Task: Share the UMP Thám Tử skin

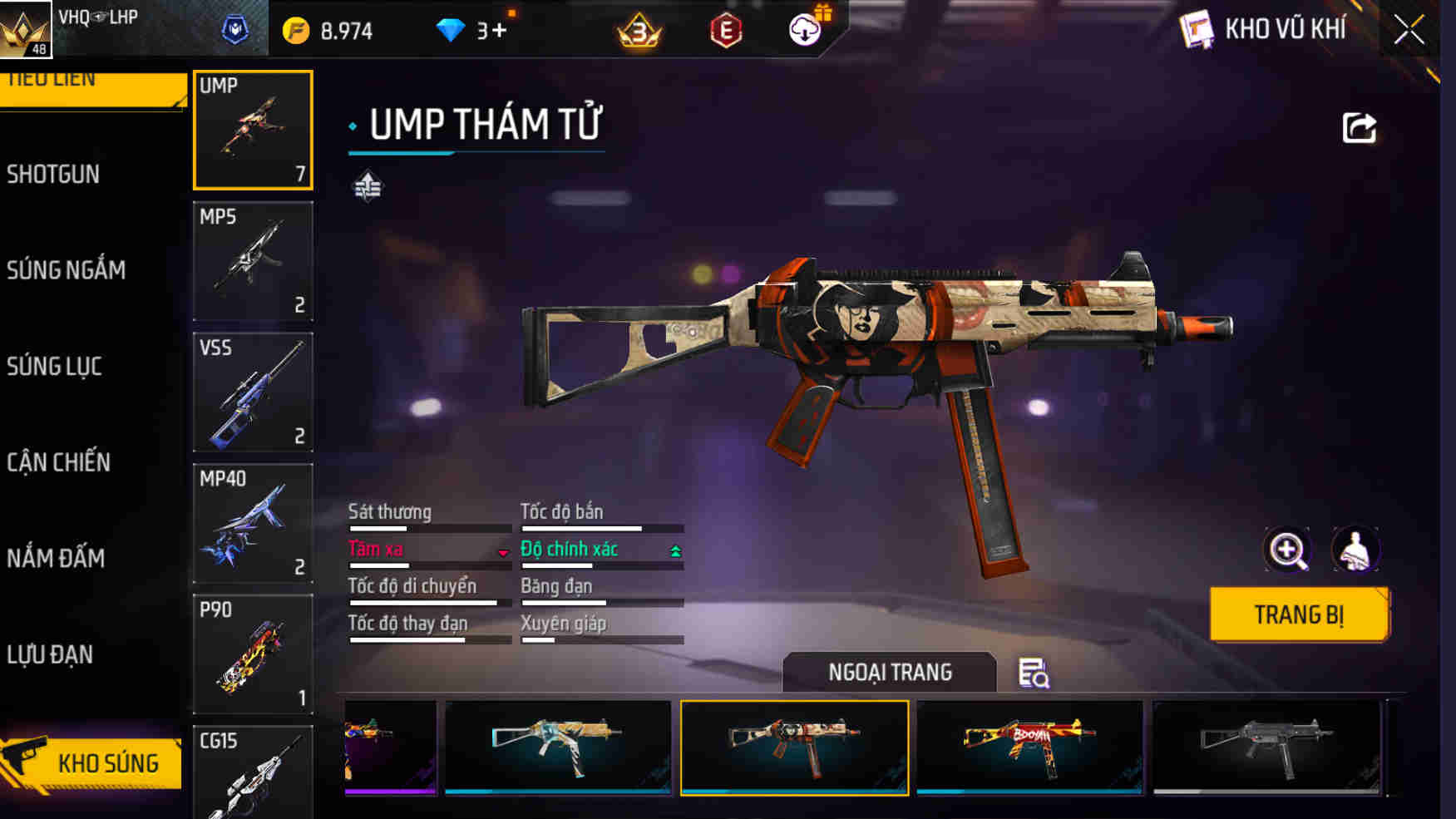Action: tap(1359, 128)
